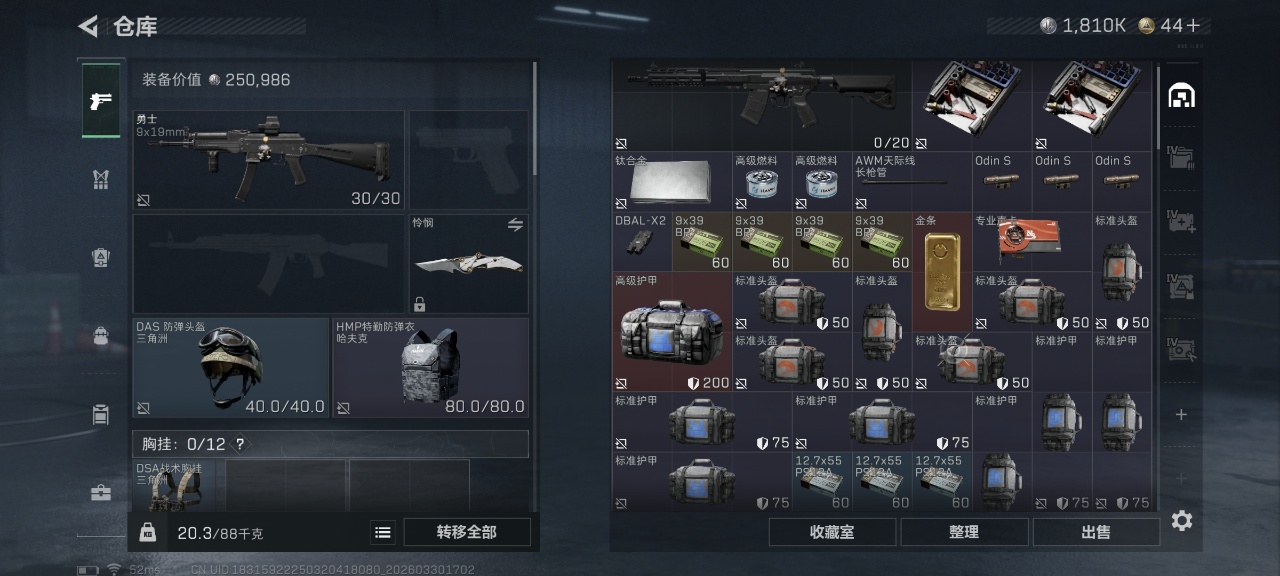Select the DBAL-X2 attachment item
The height and width of the screenshot is (576, 1280).
click(641, 241)
